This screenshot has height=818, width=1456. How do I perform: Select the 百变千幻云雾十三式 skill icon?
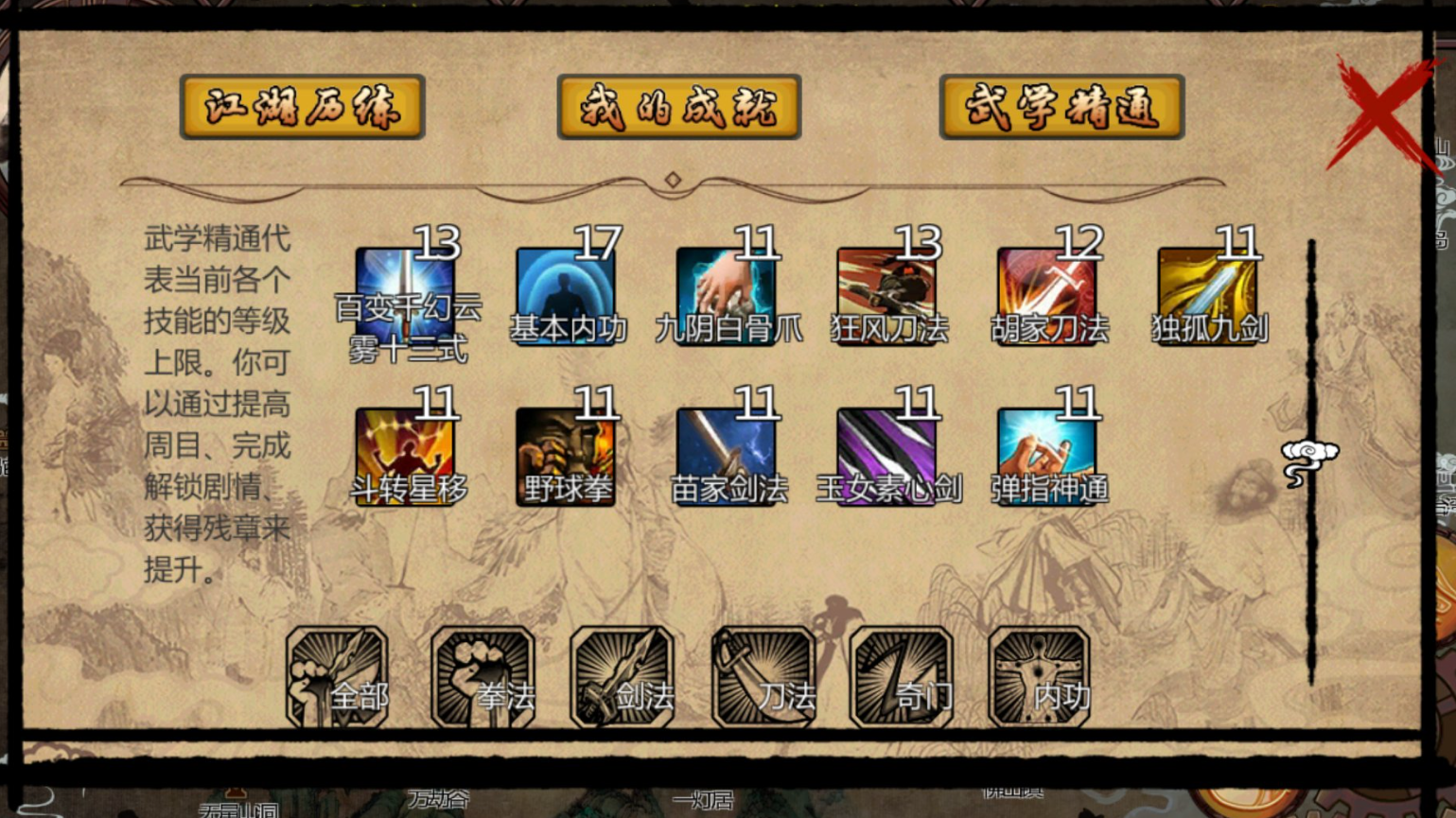click(x=406, y=295)
